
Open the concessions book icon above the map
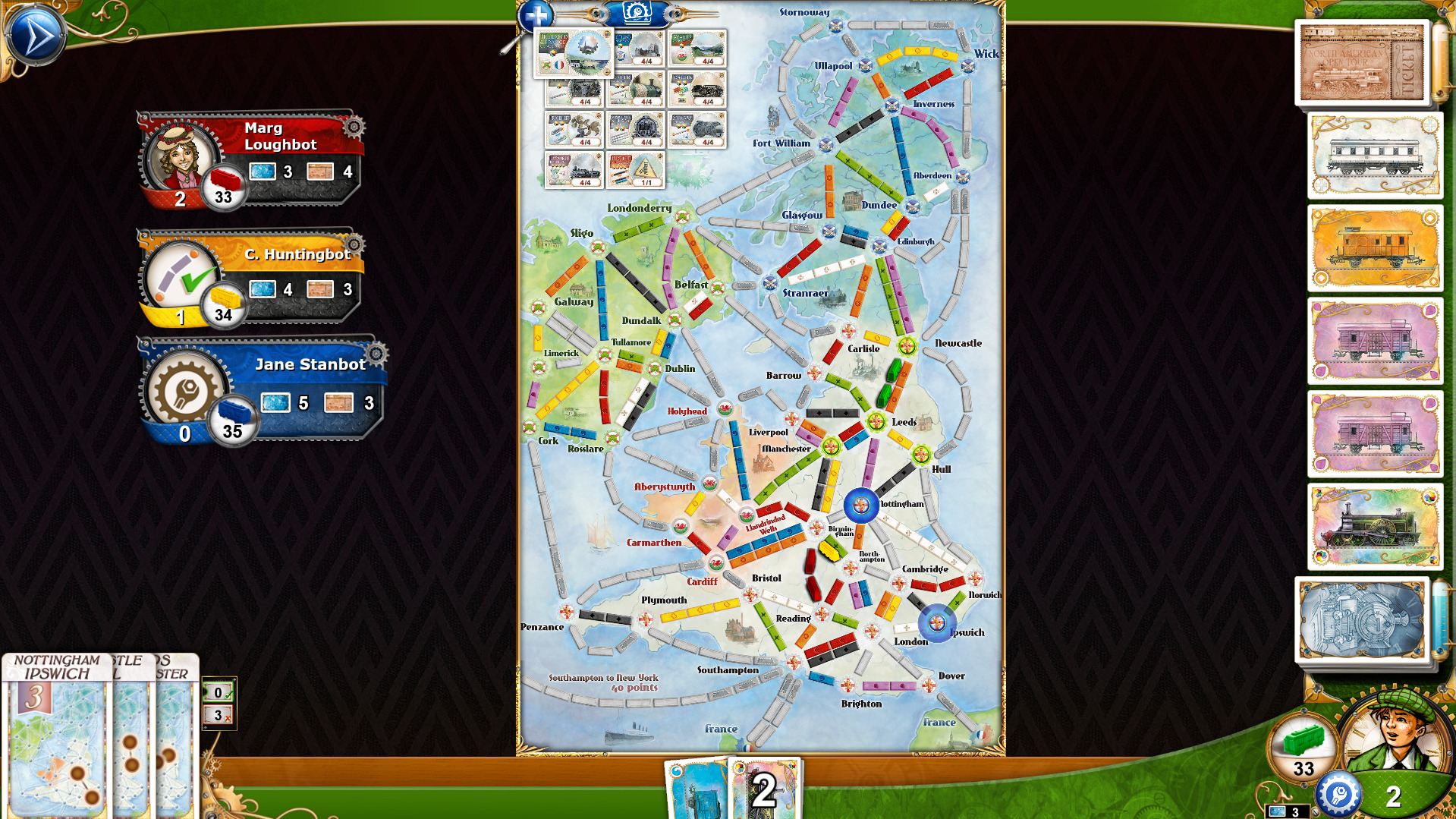(x=637, y=13)
